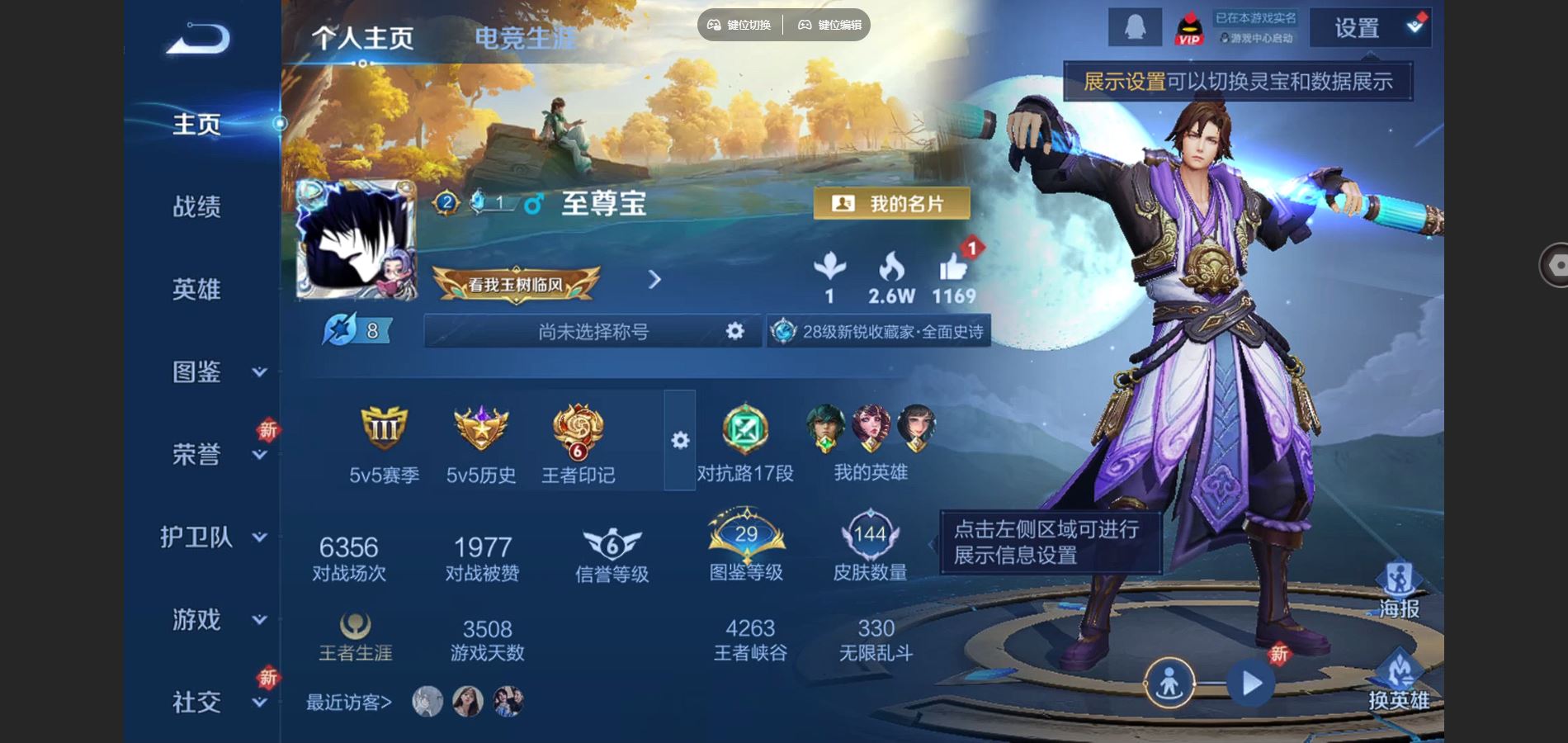Click the QQ account icon at top right
Screen dimensions: 1568x743
pos(1134,26)
